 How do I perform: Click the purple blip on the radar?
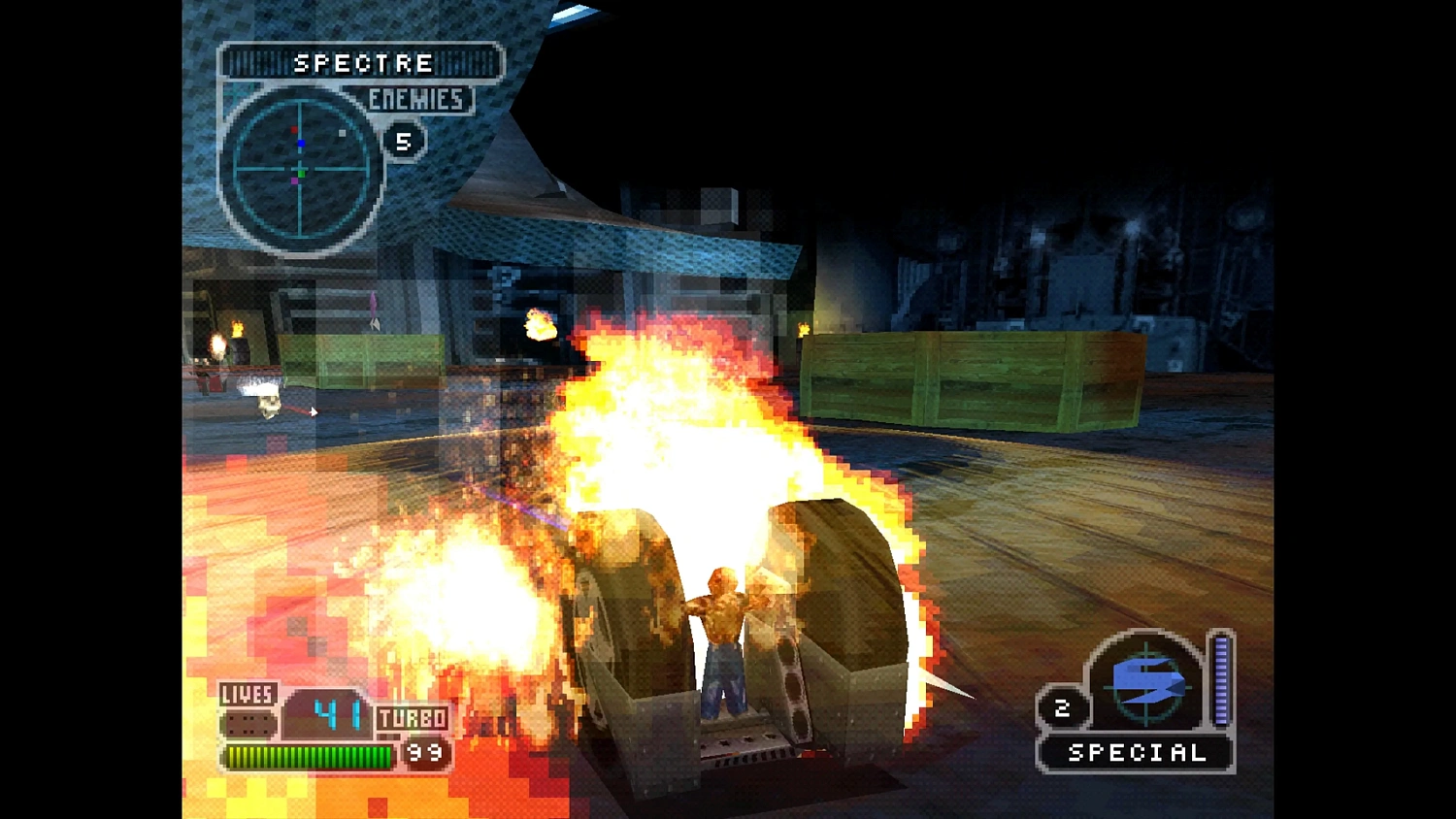(296, 180)
